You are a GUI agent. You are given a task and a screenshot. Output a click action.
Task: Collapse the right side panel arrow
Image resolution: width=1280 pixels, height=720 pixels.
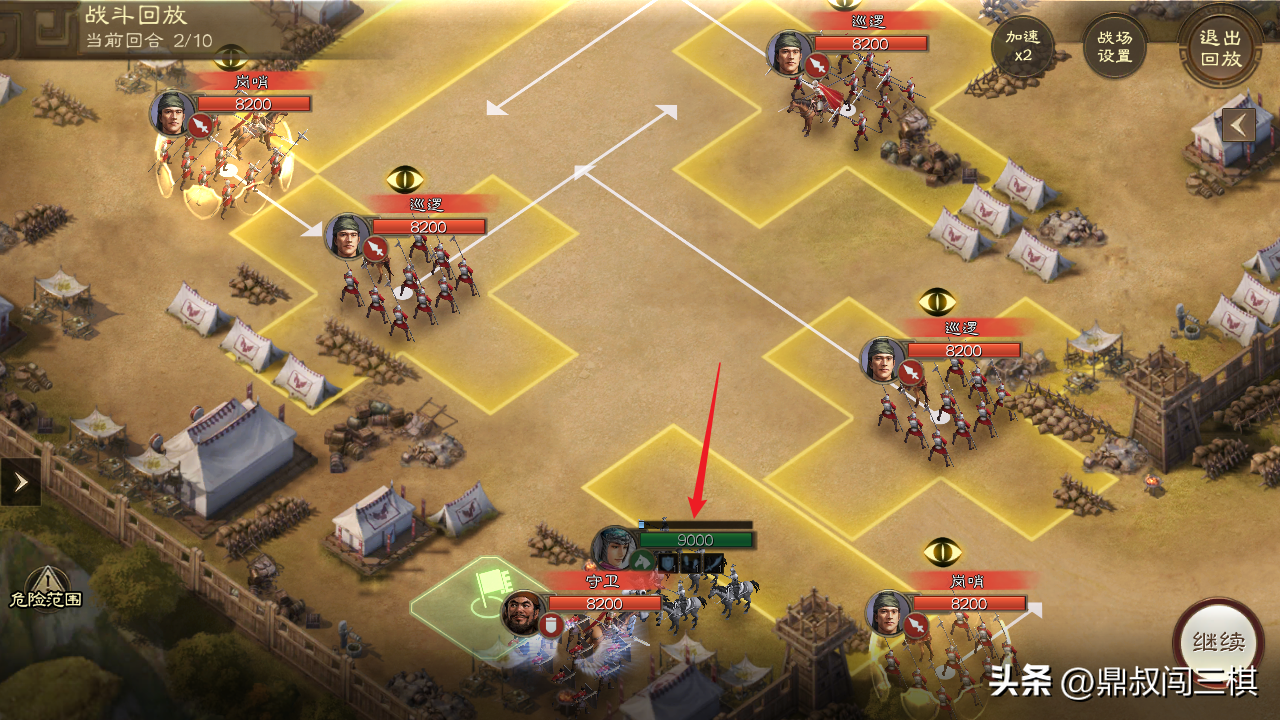point(1239,125)
